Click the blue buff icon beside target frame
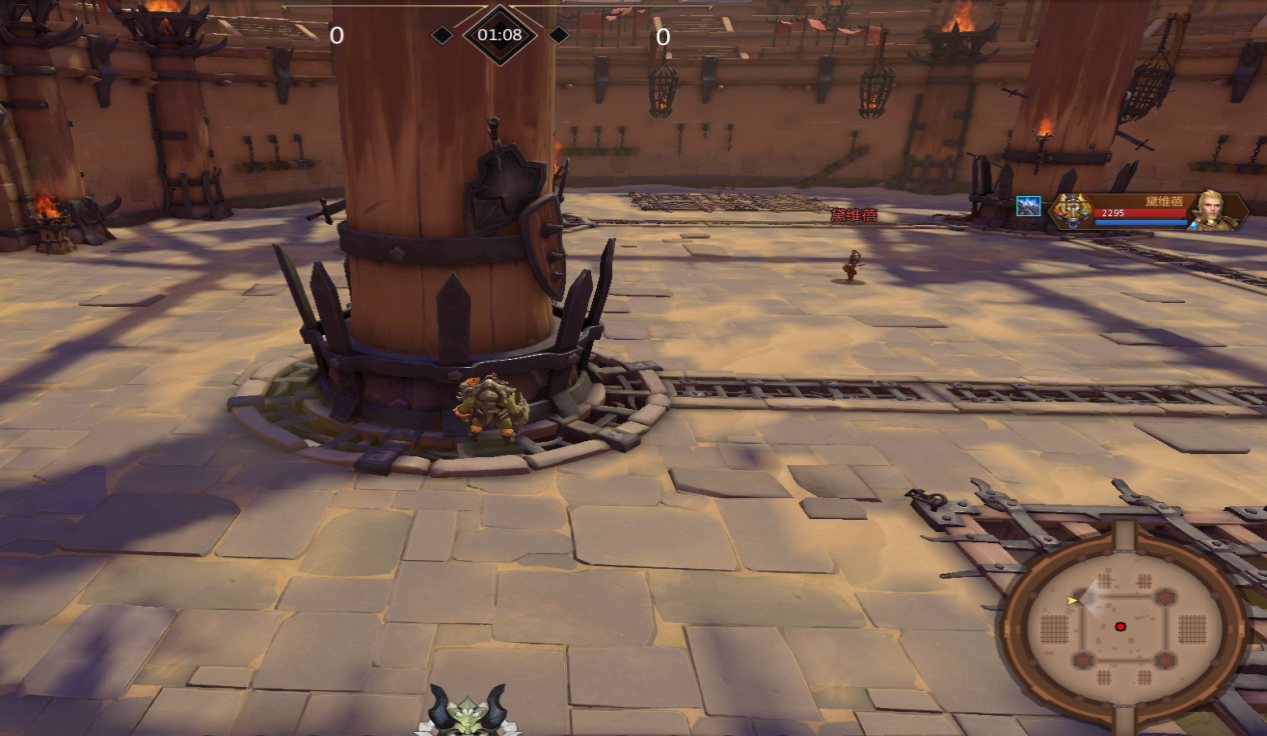 pyautogui.click(x=1028, y=207)
